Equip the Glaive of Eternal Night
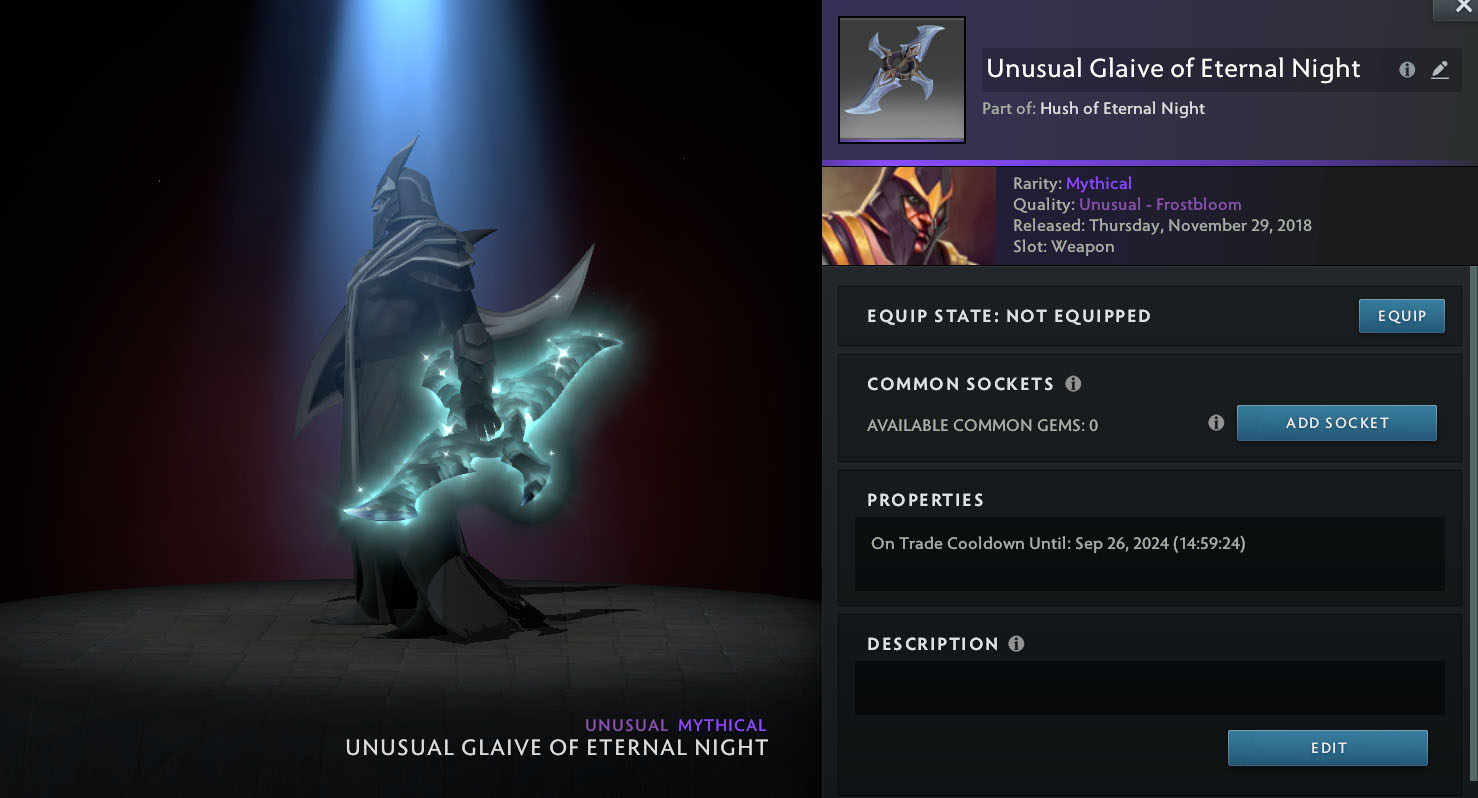This screenshot has width=1478, height=798. (1401, 316)
